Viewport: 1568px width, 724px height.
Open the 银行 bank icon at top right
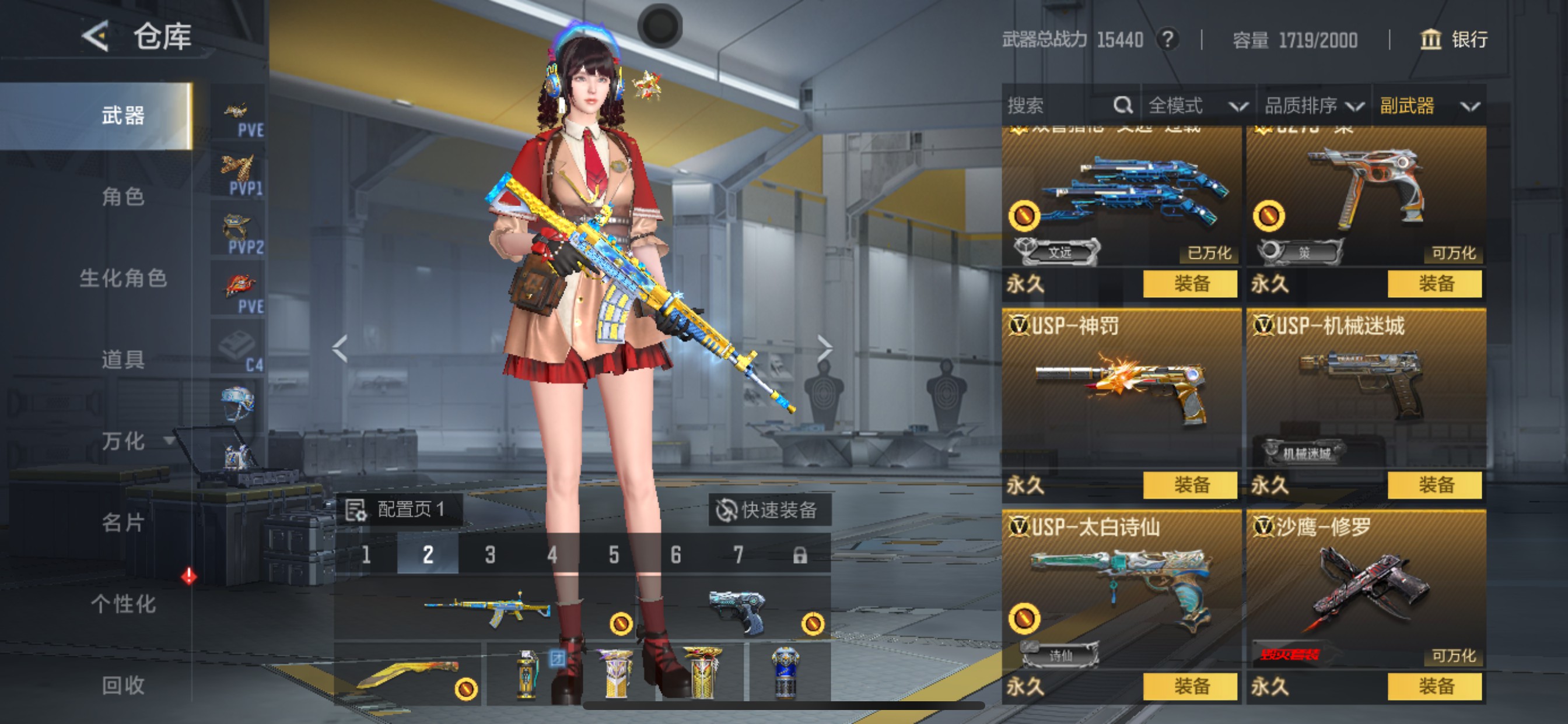(1431, 41)
